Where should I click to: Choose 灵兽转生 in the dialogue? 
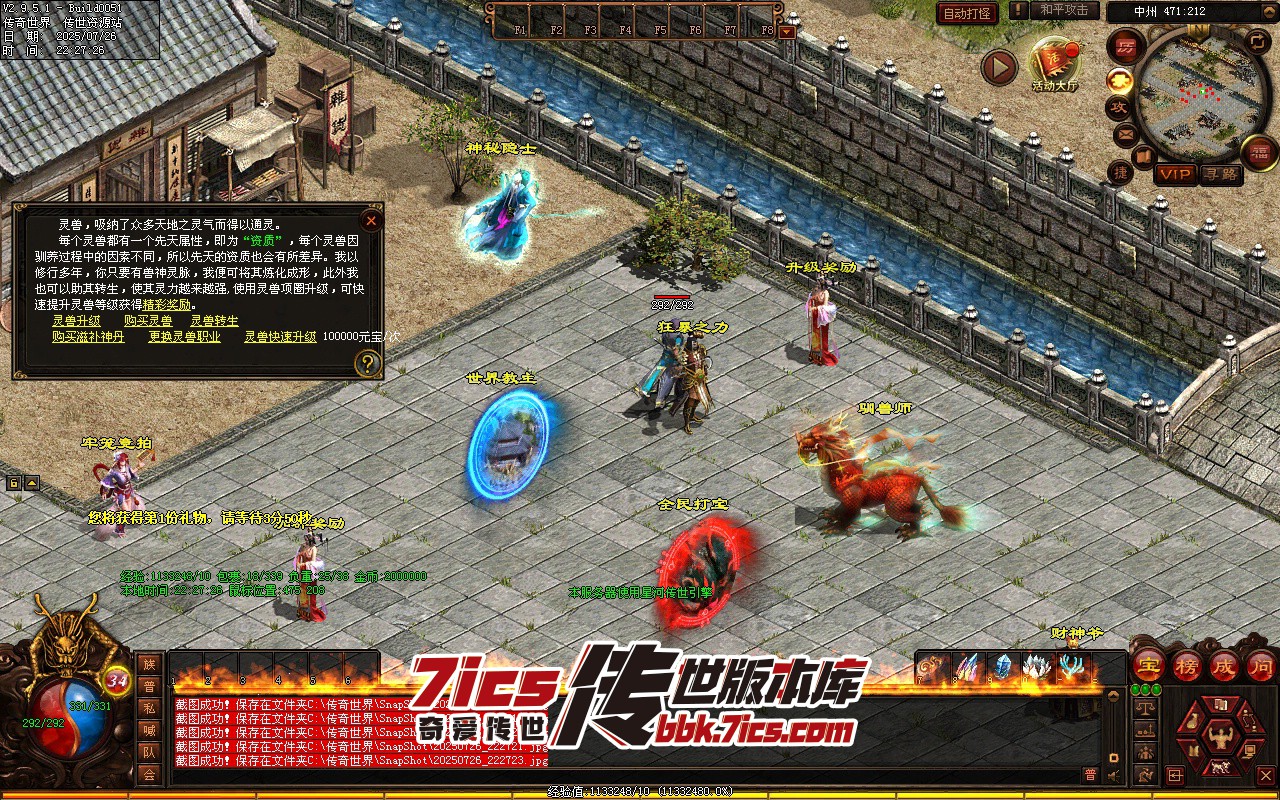pos(215,321)
